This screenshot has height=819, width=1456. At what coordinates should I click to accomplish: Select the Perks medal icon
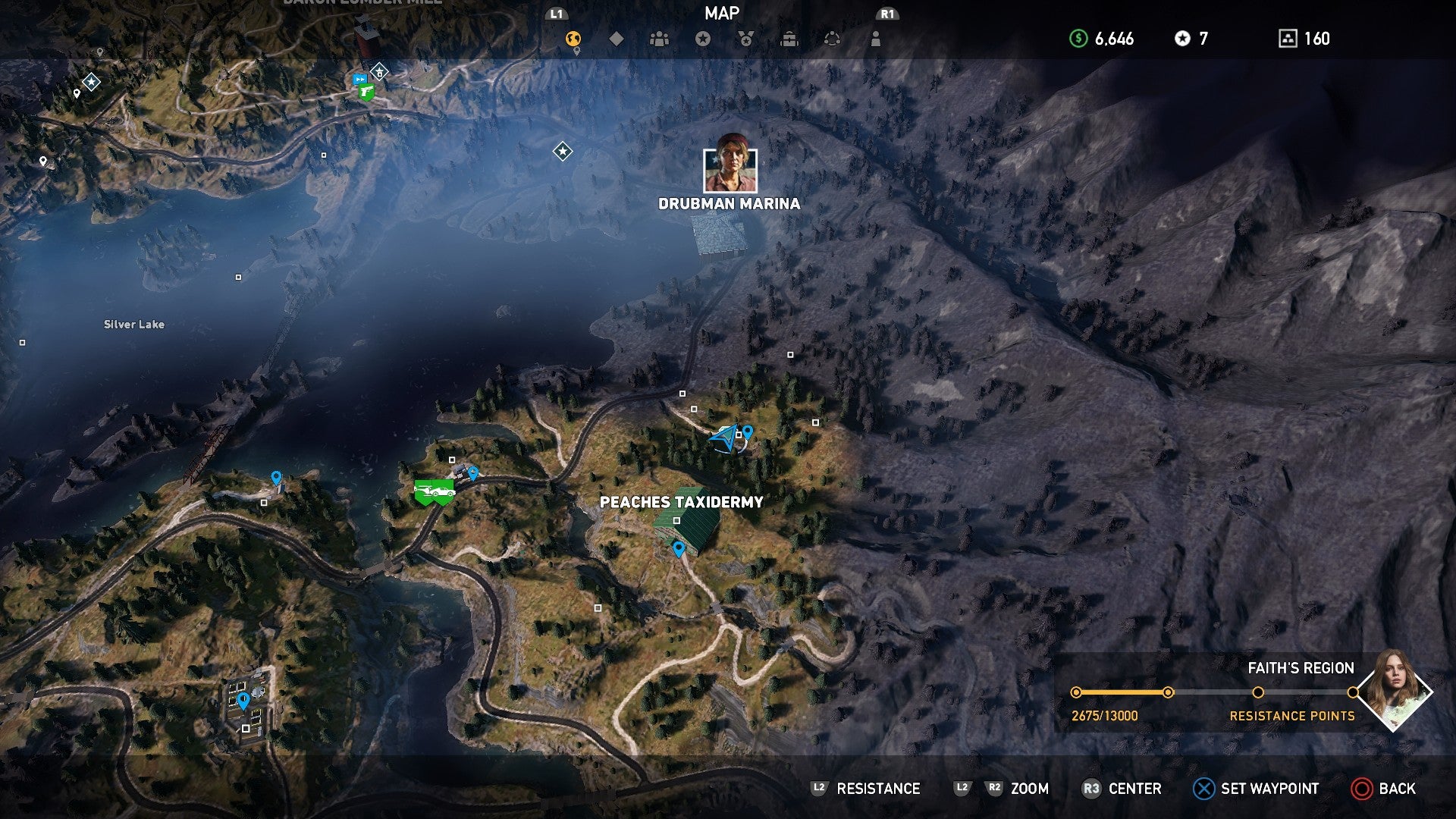(x=746, y=37)
